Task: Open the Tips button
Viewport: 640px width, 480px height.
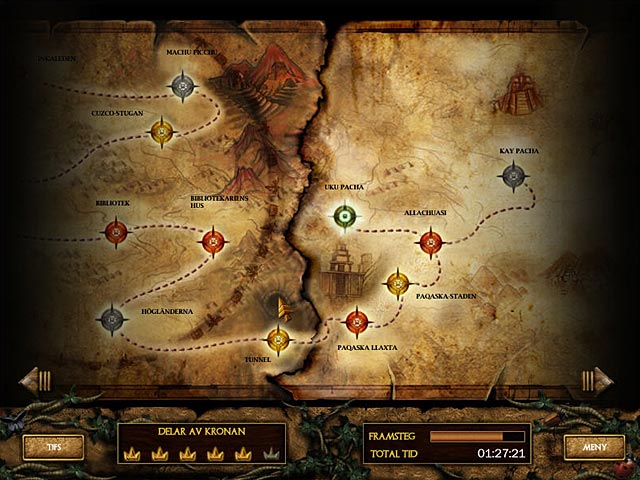Action: 52,447
